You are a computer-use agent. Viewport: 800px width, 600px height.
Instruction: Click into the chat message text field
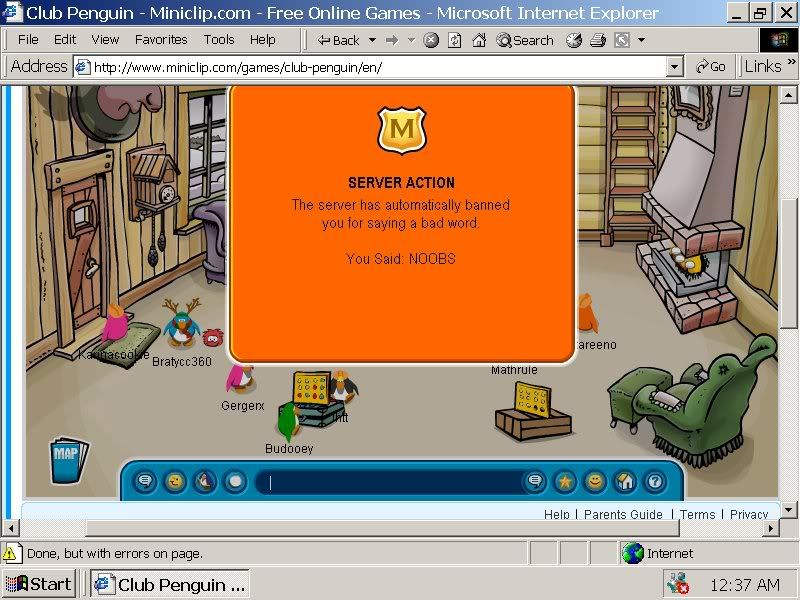tap(390, 482)
